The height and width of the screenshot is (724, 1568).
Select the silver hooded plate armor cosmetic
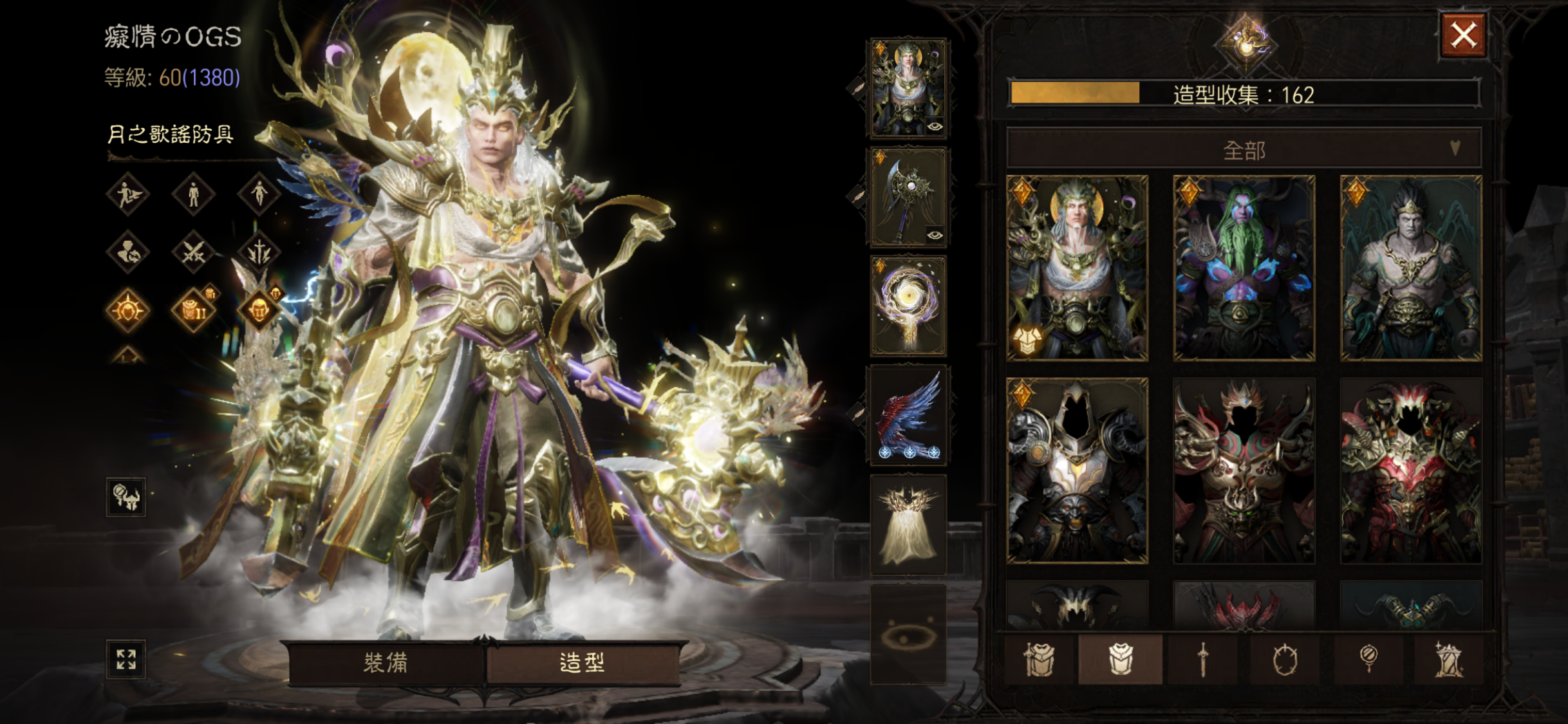tap(1077, 470)
